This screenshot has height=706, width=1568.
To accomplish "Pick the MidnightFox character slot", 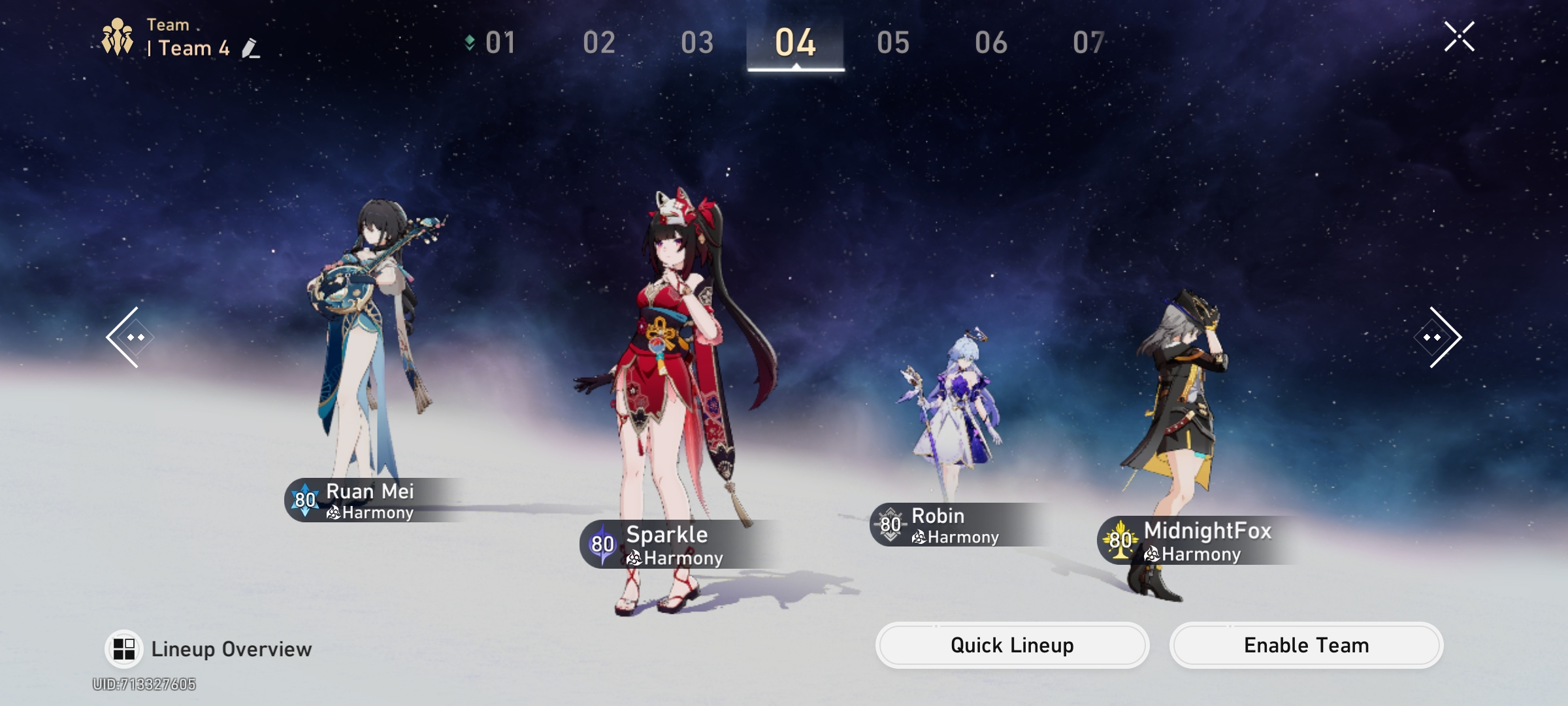I will [x=1176, y=425].
